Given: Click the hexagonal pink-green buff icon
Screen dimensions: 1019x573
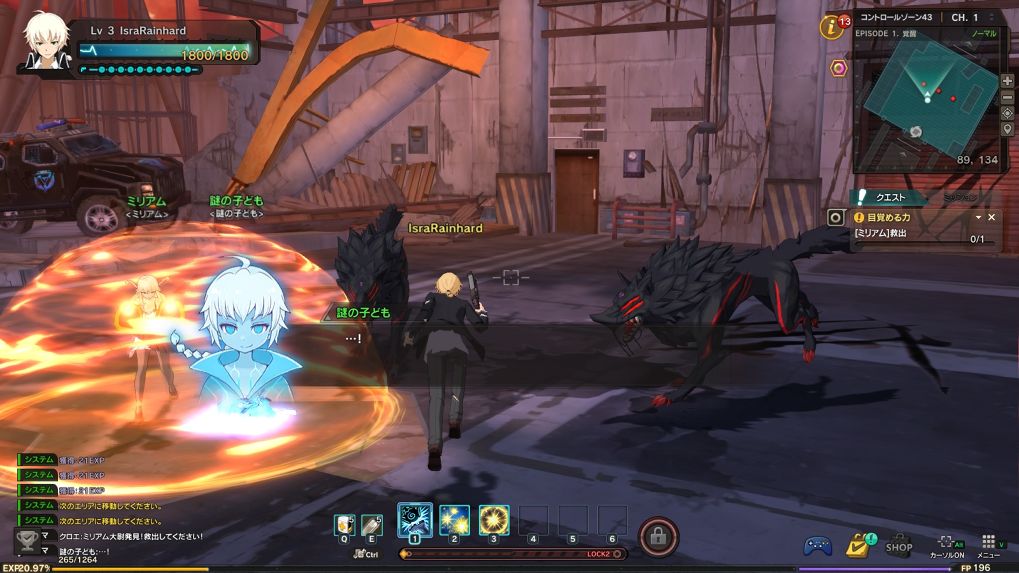Looking at the screenshot, I should point(839,68).
